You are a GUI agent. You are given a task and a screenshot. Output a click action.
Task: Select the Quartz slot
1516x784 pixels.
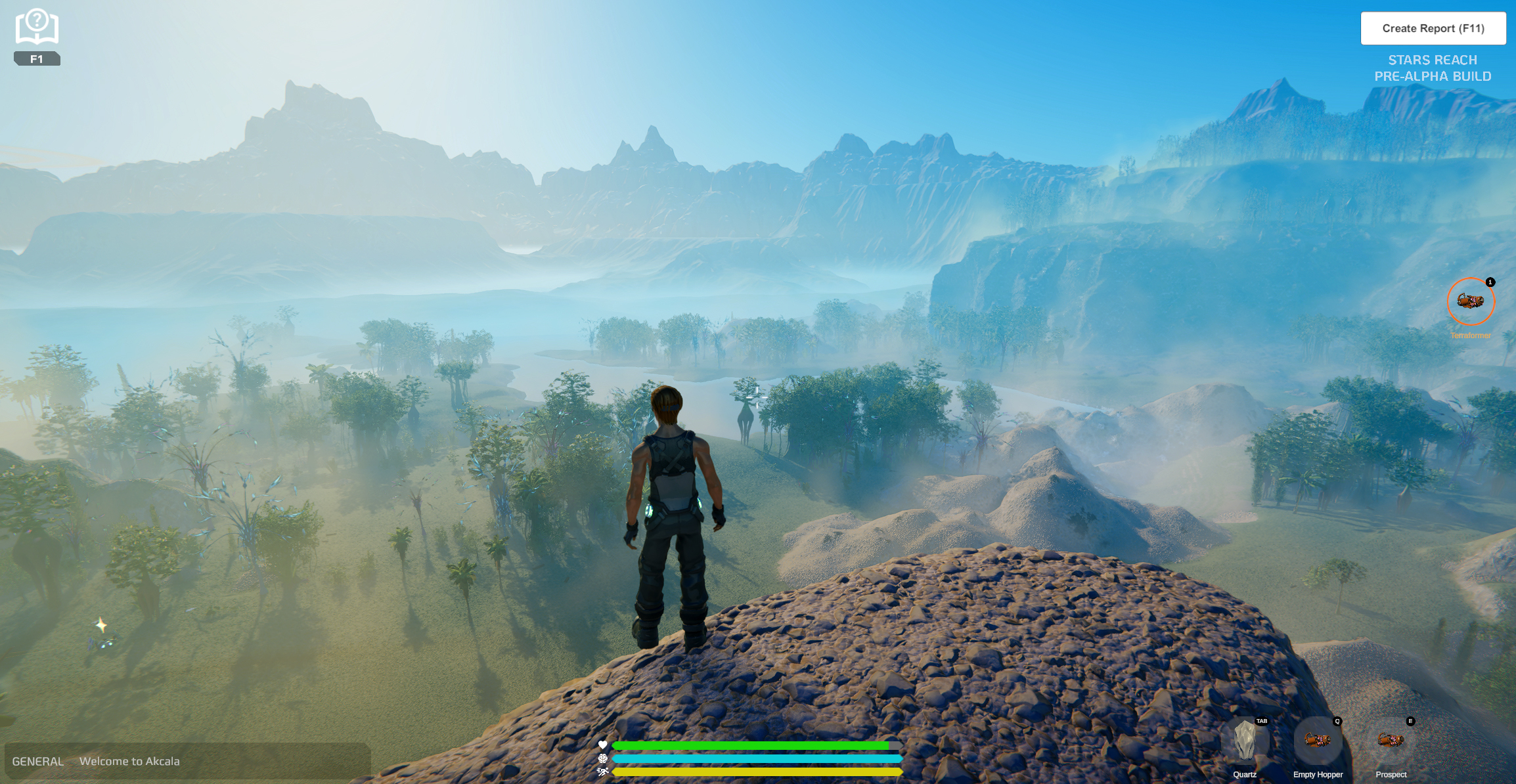tap(1245, 741)
